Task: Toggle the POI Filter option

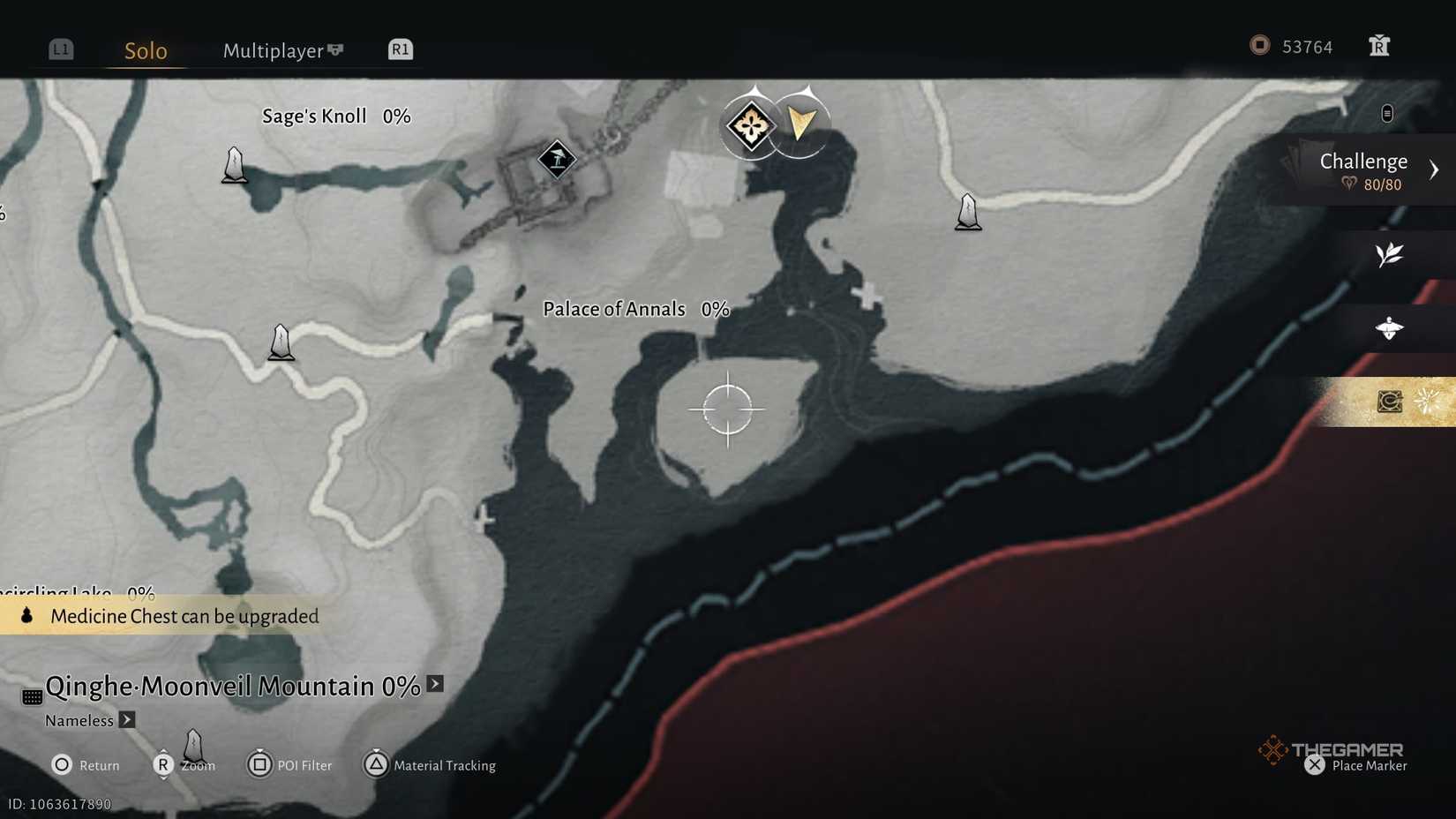Action: [289, 765]
